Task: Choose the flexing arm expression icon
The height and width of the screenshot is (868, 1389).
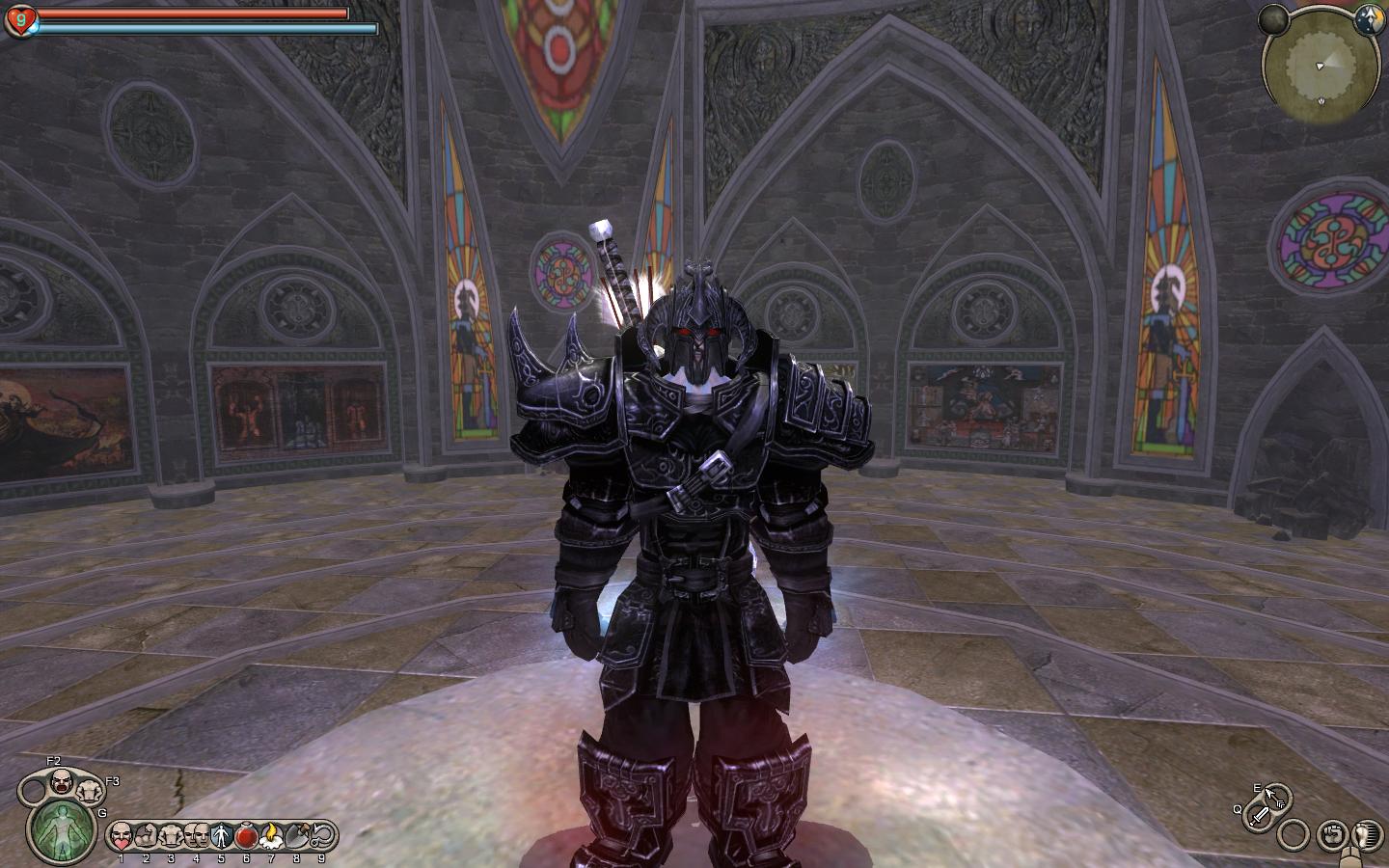Action: tap(146, 834)
